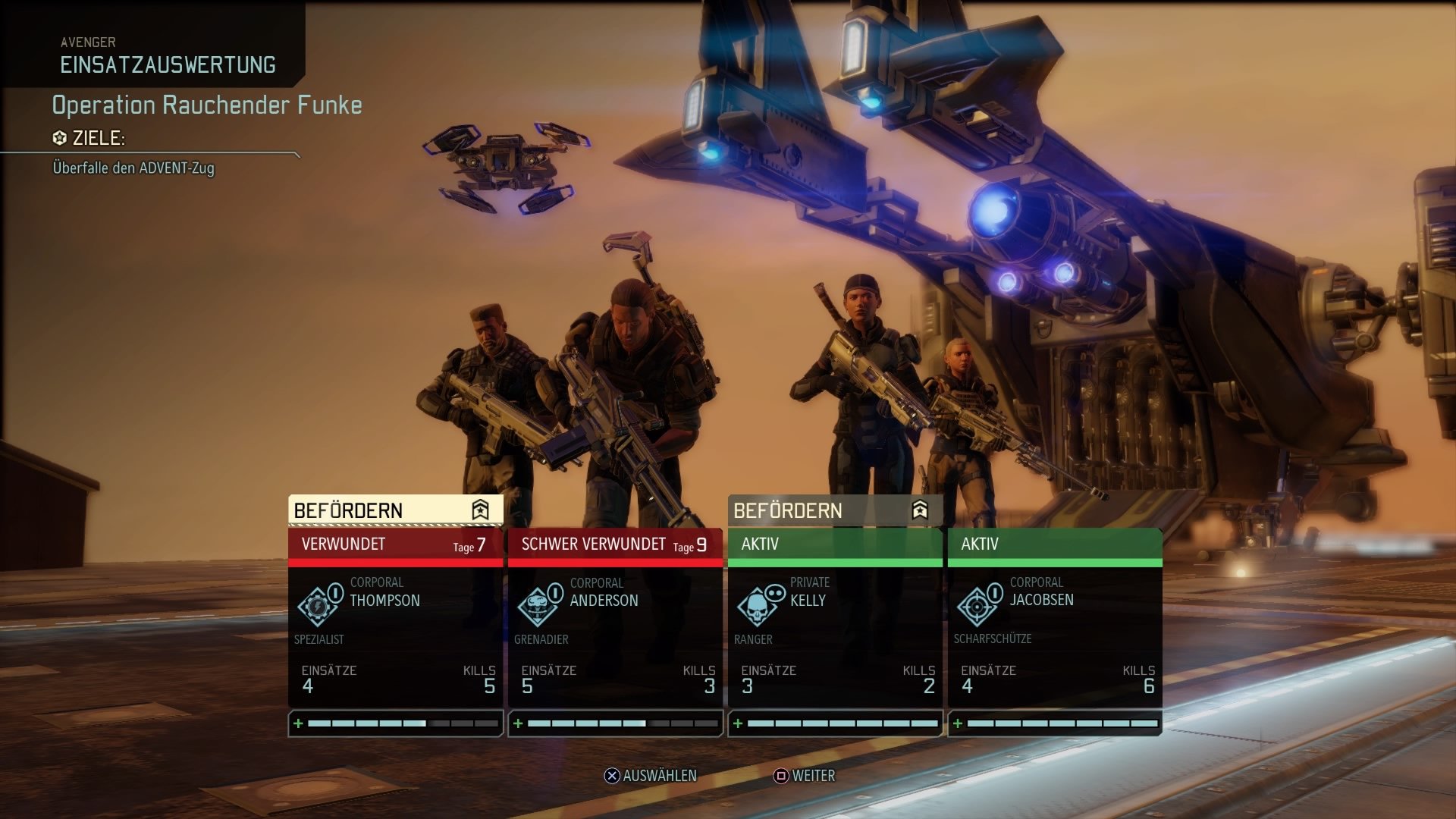
Task: Click the chevron rank icon on Kelly's BEFÖRDERN banner
Action: (x=920, y=511)
